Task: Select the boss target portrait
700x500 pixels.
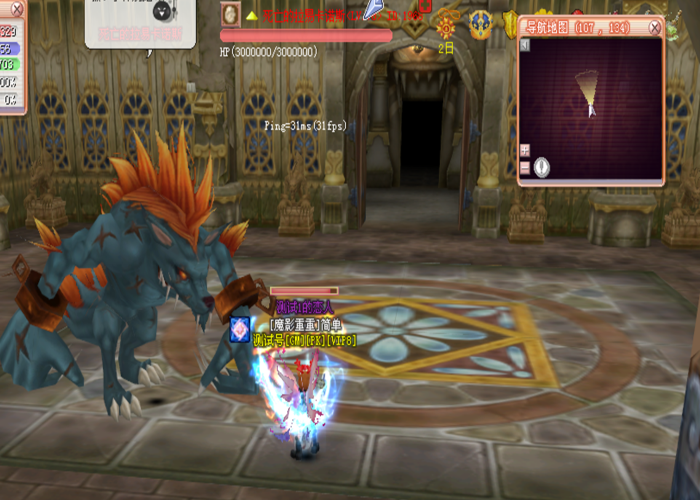Action: click(x=231, y=14)
